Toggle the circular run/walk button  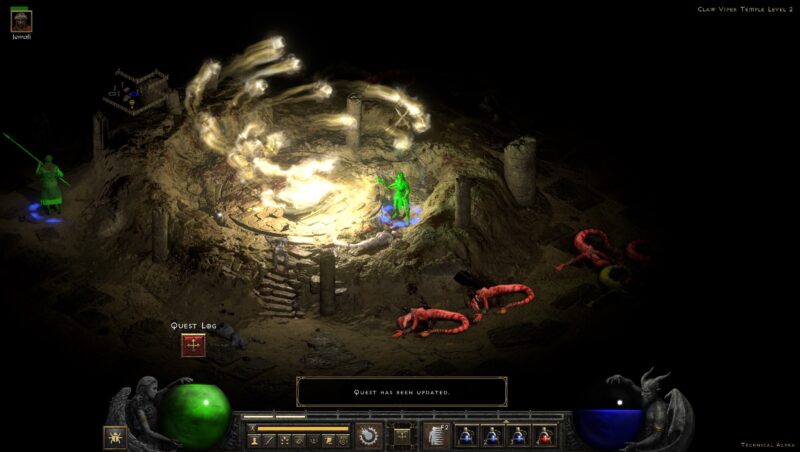click(x=369, y=436)
